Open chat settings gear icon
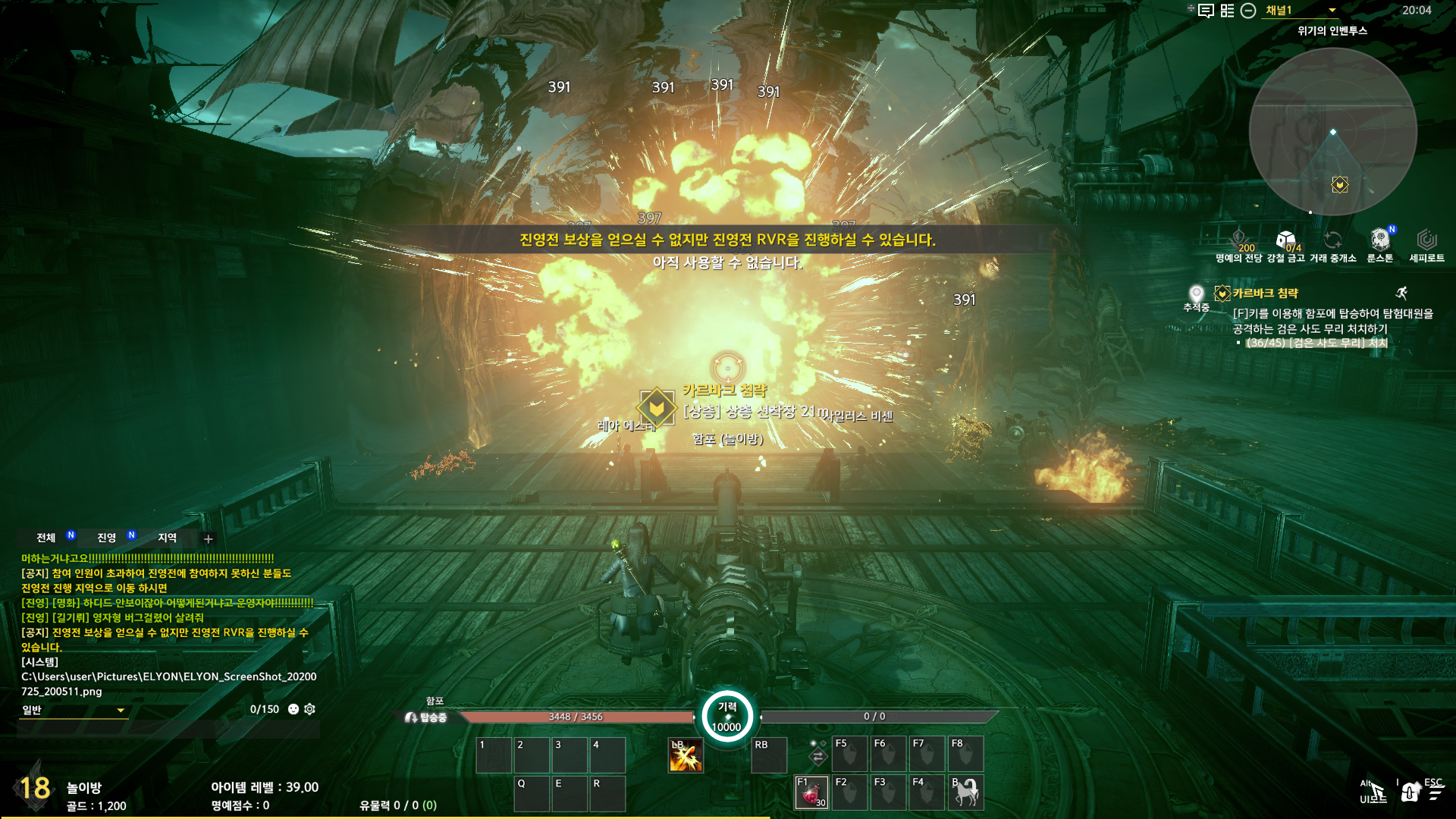1456x819 pixels. tap(309, 709)
